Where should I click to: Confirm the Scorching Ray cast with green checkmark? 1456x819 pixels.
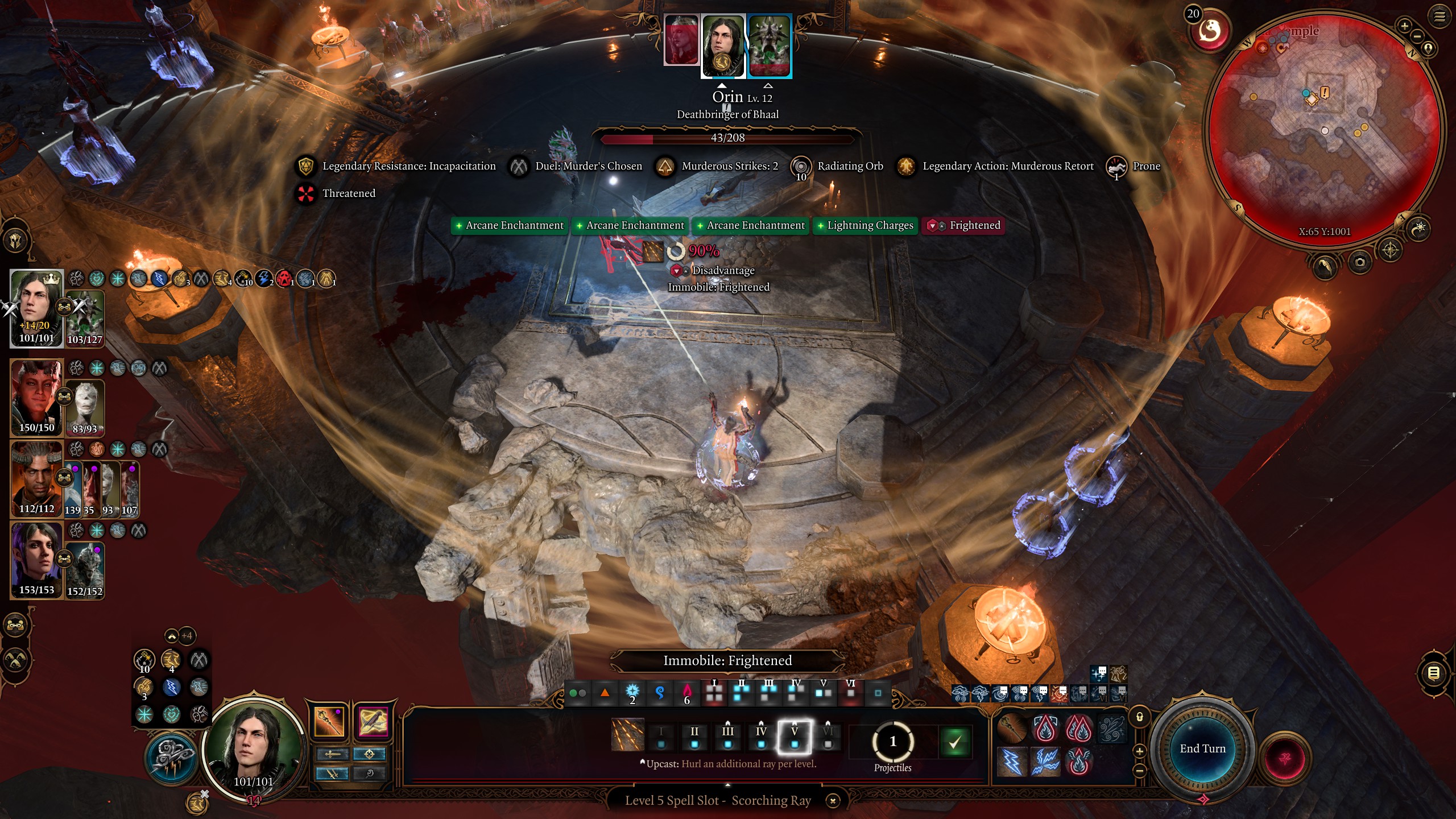coord(954,742)
